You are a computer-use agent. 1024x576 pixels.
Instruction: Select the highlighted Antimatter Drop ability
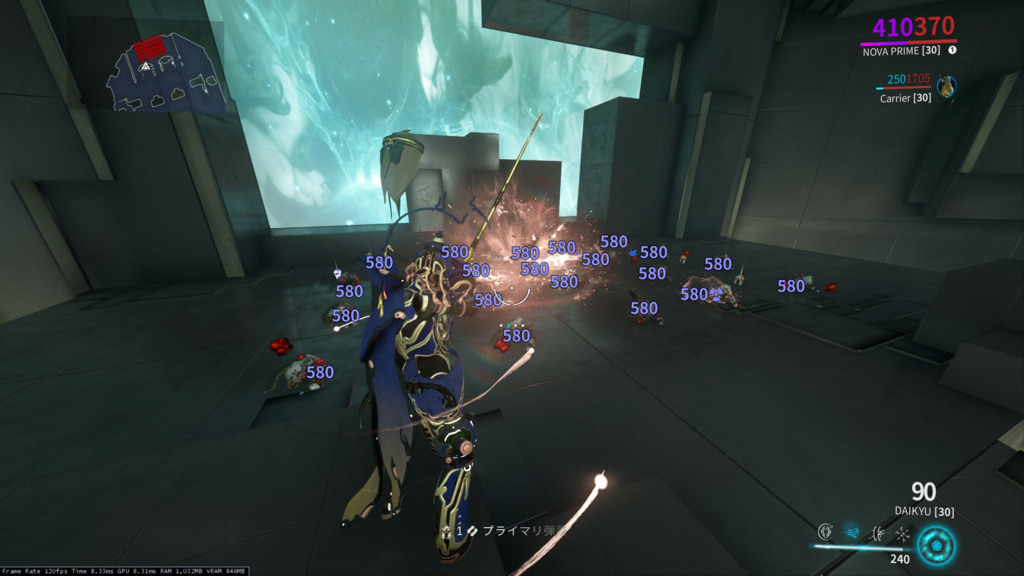pyautogui.click(x=852, y=533)
